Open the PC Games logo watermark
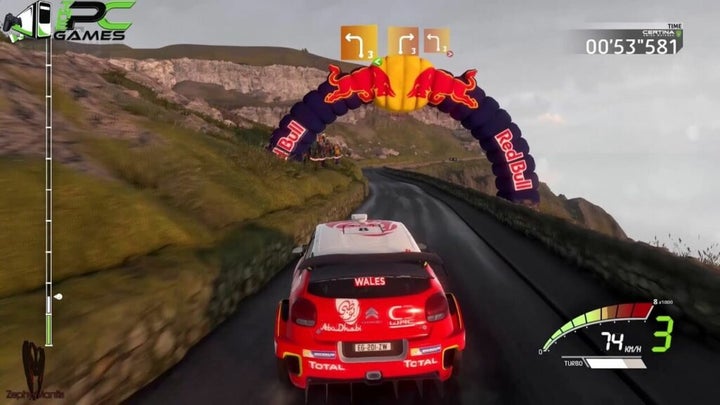 coord(68,21)
